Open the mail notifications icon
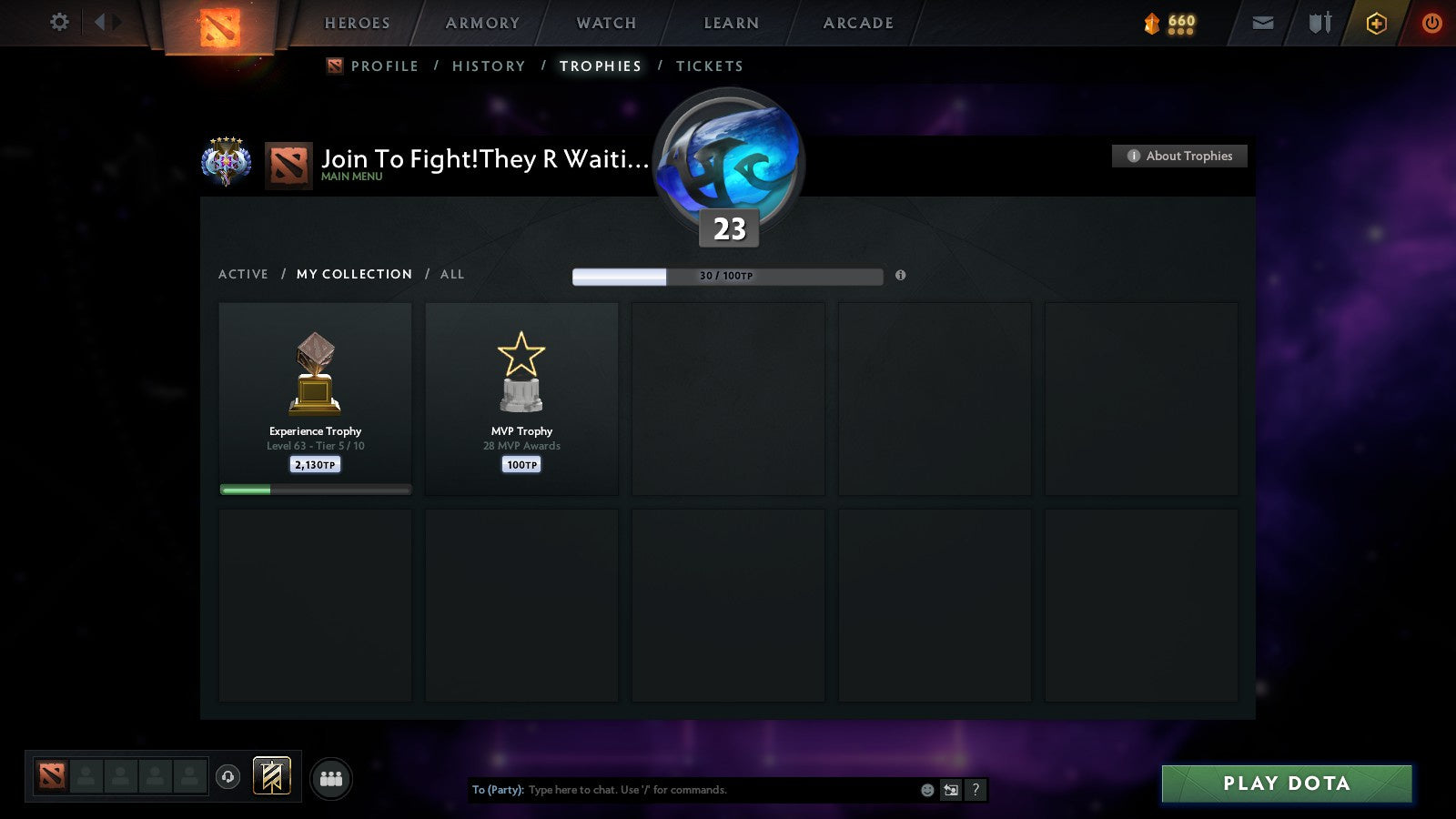 click(x=1262, y=23)
